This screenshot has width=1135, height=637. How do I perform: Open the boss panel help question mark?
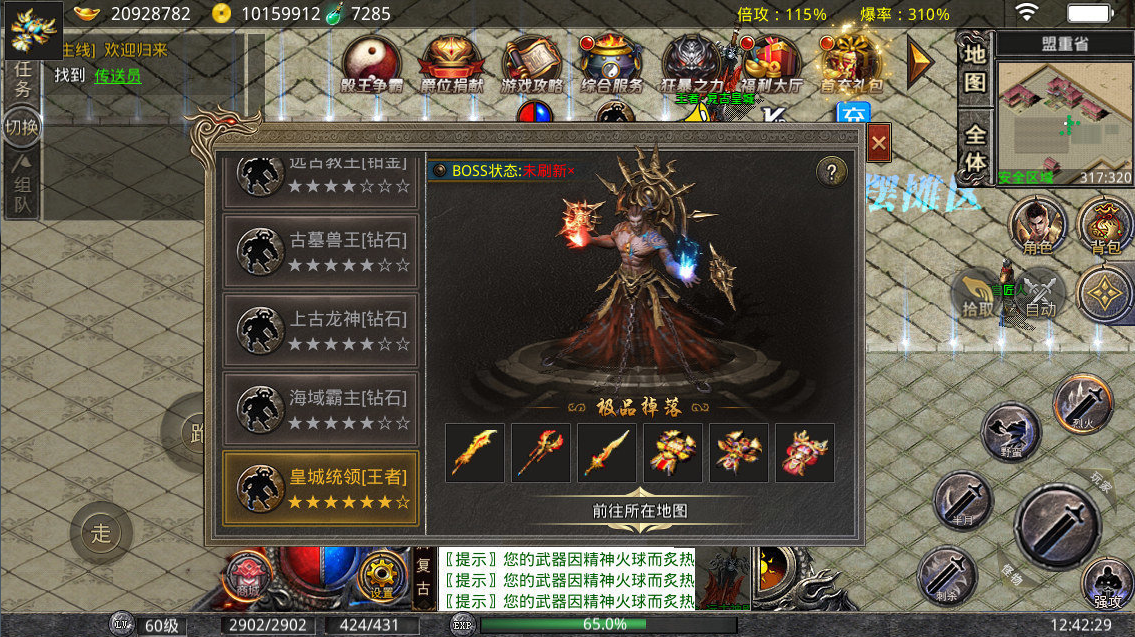tap(832, 172)
